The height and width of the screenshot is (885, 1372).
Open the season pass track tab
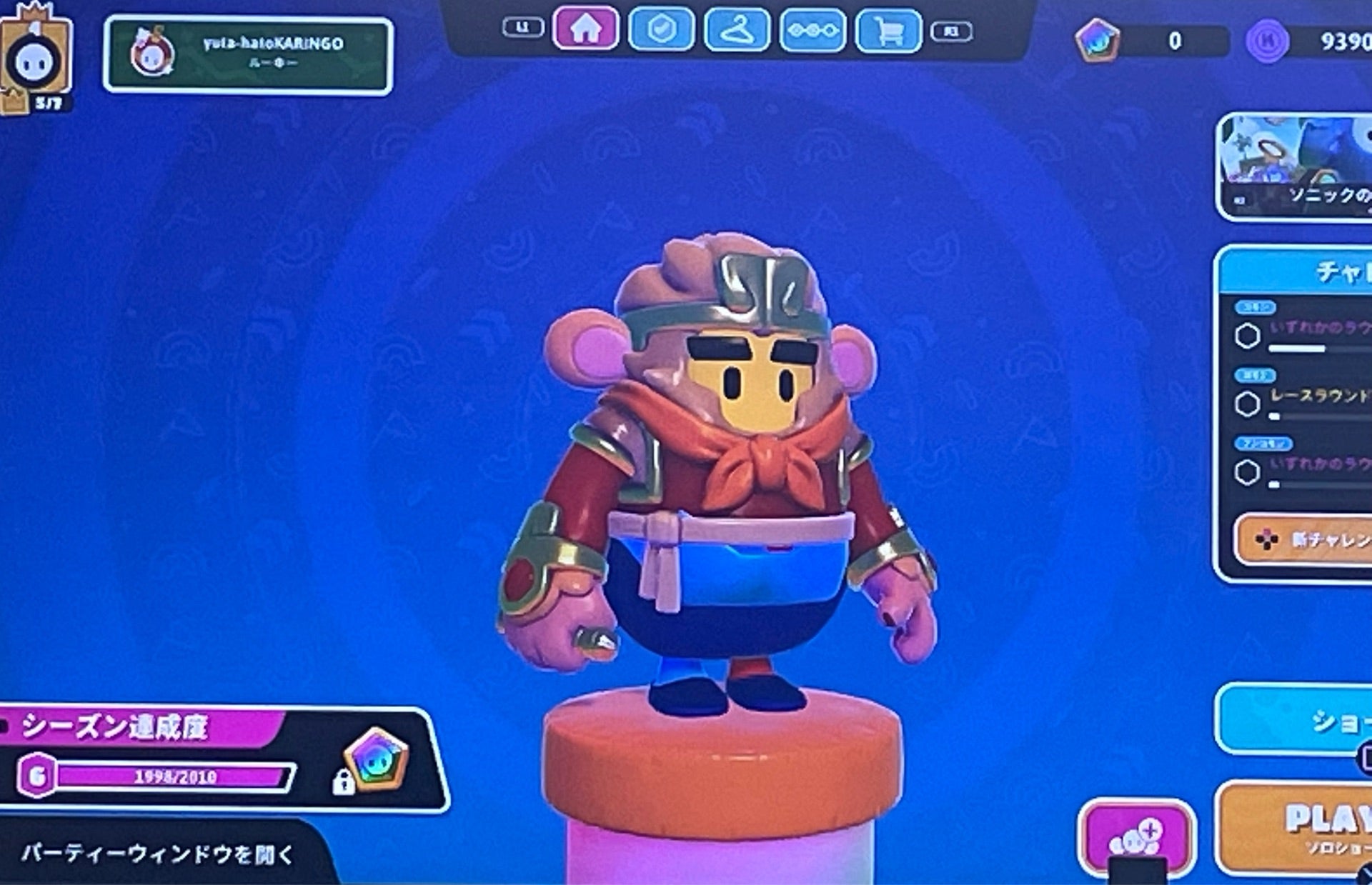pyautogui.click(x=812, y=31)
